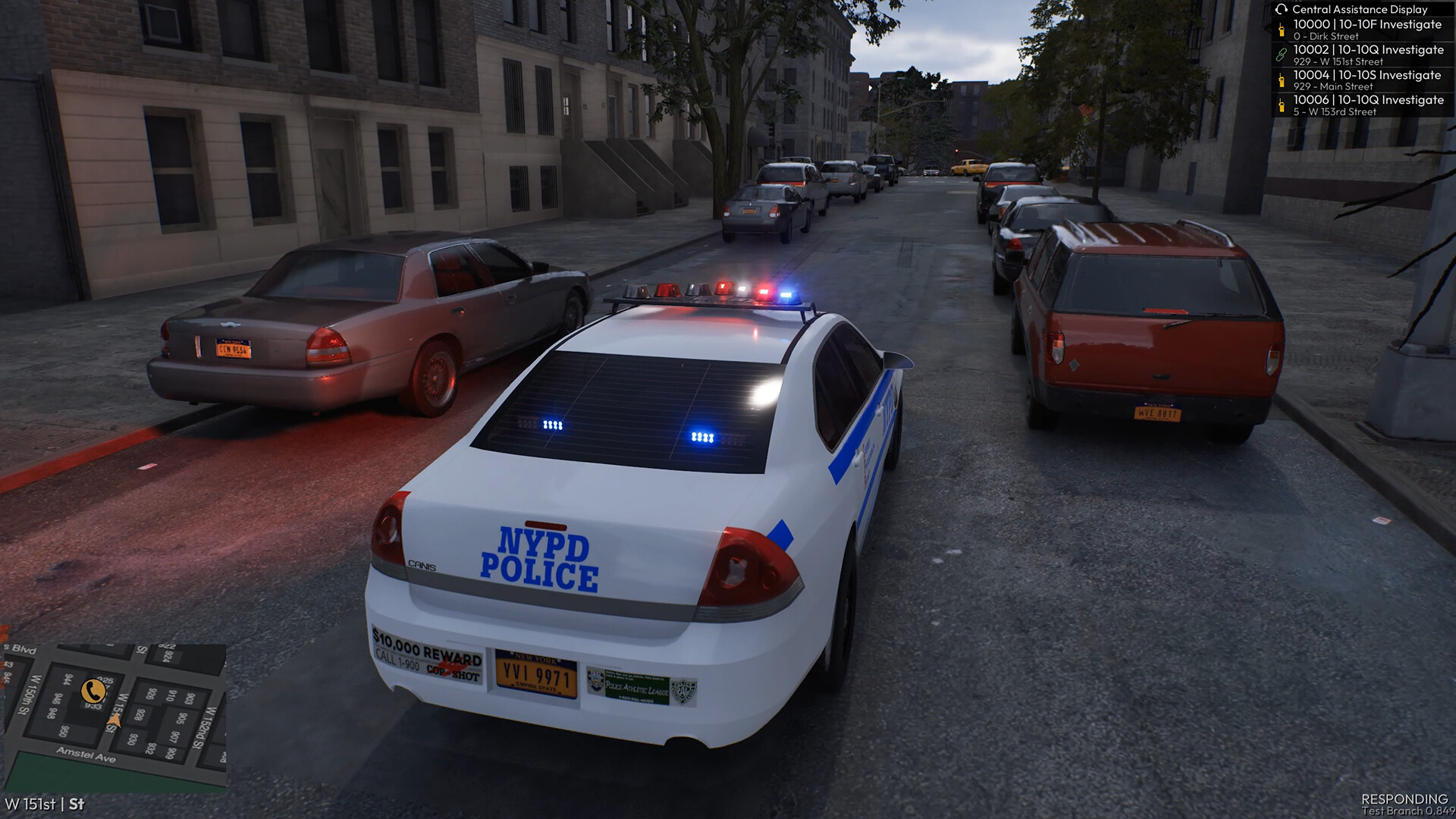Select the radio icon next to call 10004

[x=1282, y=80]
